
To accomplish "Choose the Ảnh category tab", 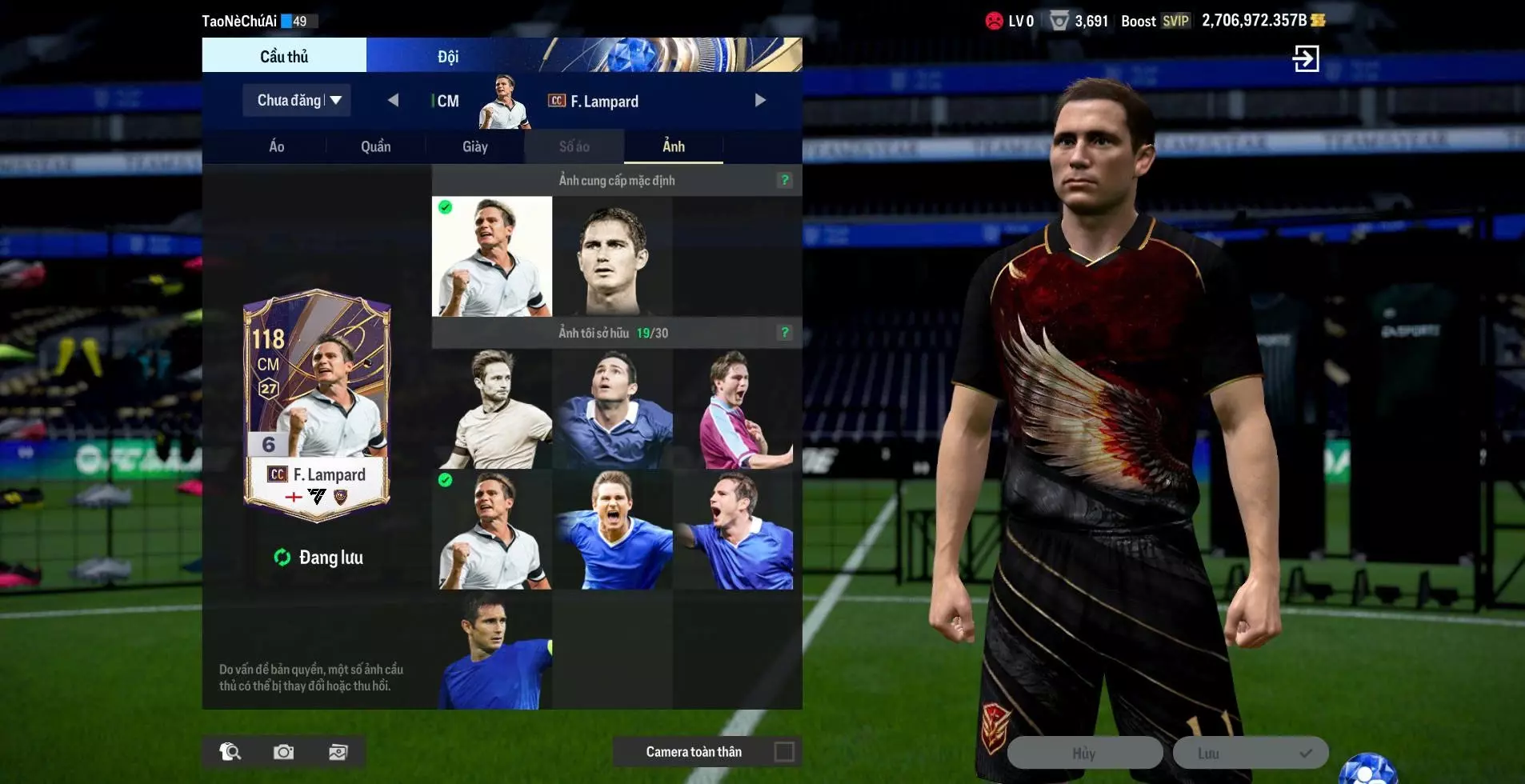I will 673,146.
